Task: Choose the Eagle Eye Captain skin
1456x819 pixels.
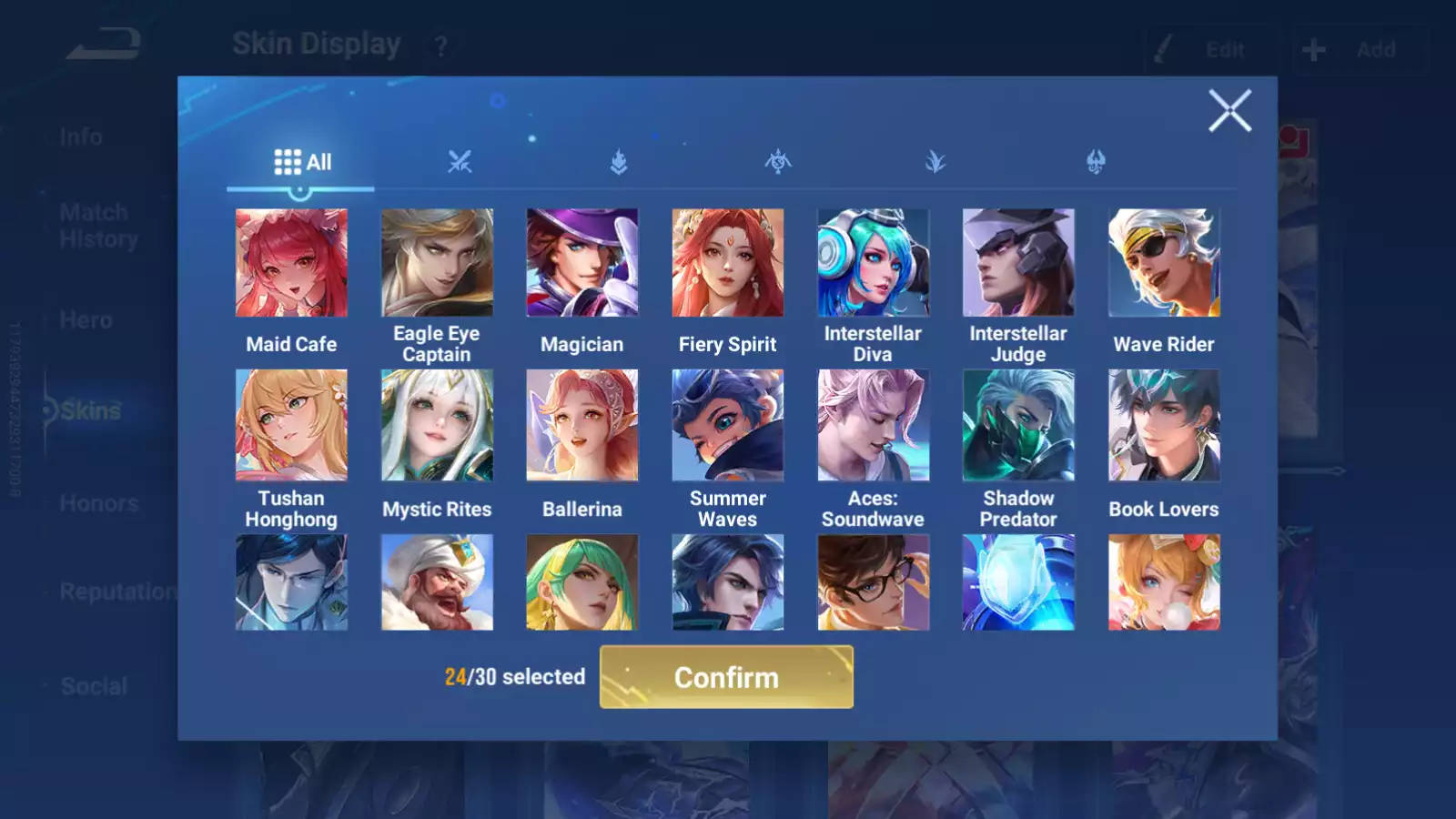Action: pyautogui.click(x=437, y=263)
